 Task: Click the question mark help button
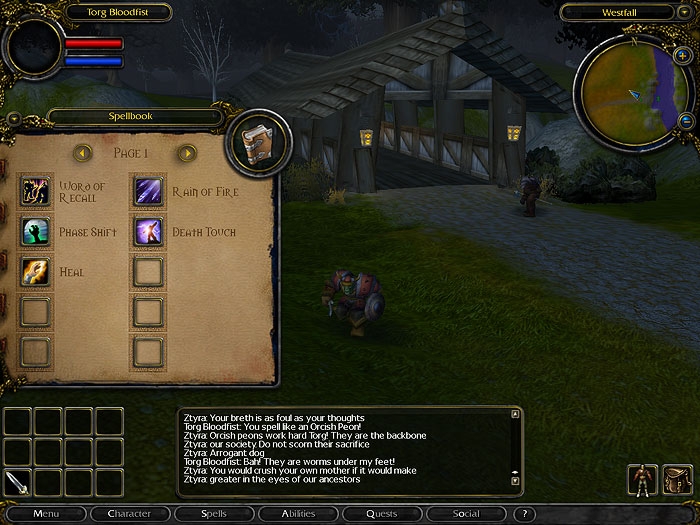(524, 514)
